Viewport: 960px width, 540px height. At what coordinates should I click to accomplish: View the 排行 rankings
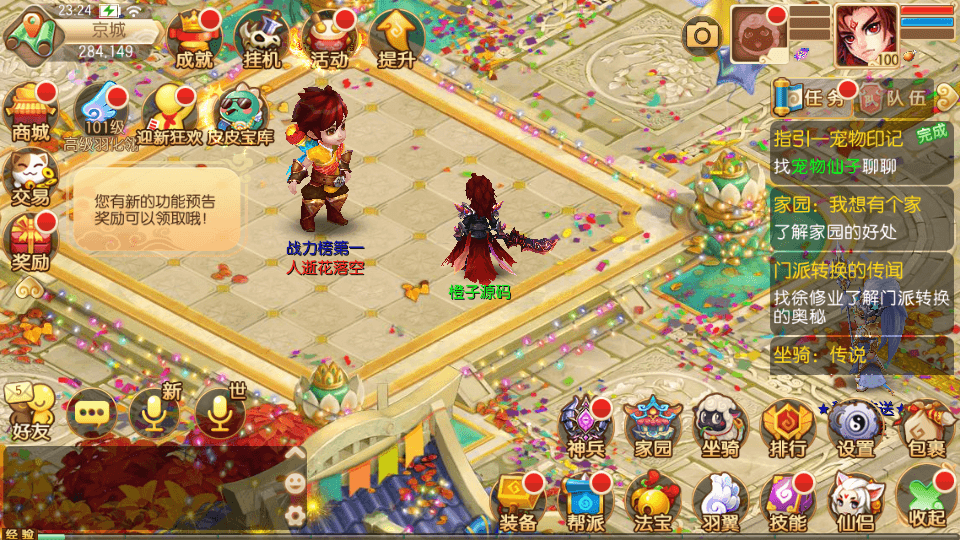(788, 428)
